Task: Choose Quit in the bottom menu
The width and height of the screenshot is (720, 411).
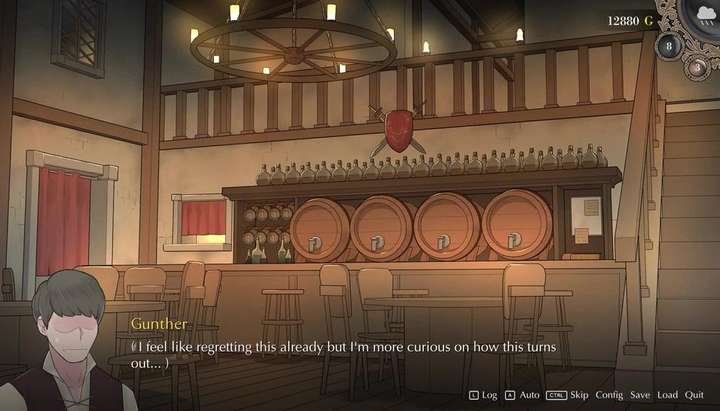Action: point(694,395)
